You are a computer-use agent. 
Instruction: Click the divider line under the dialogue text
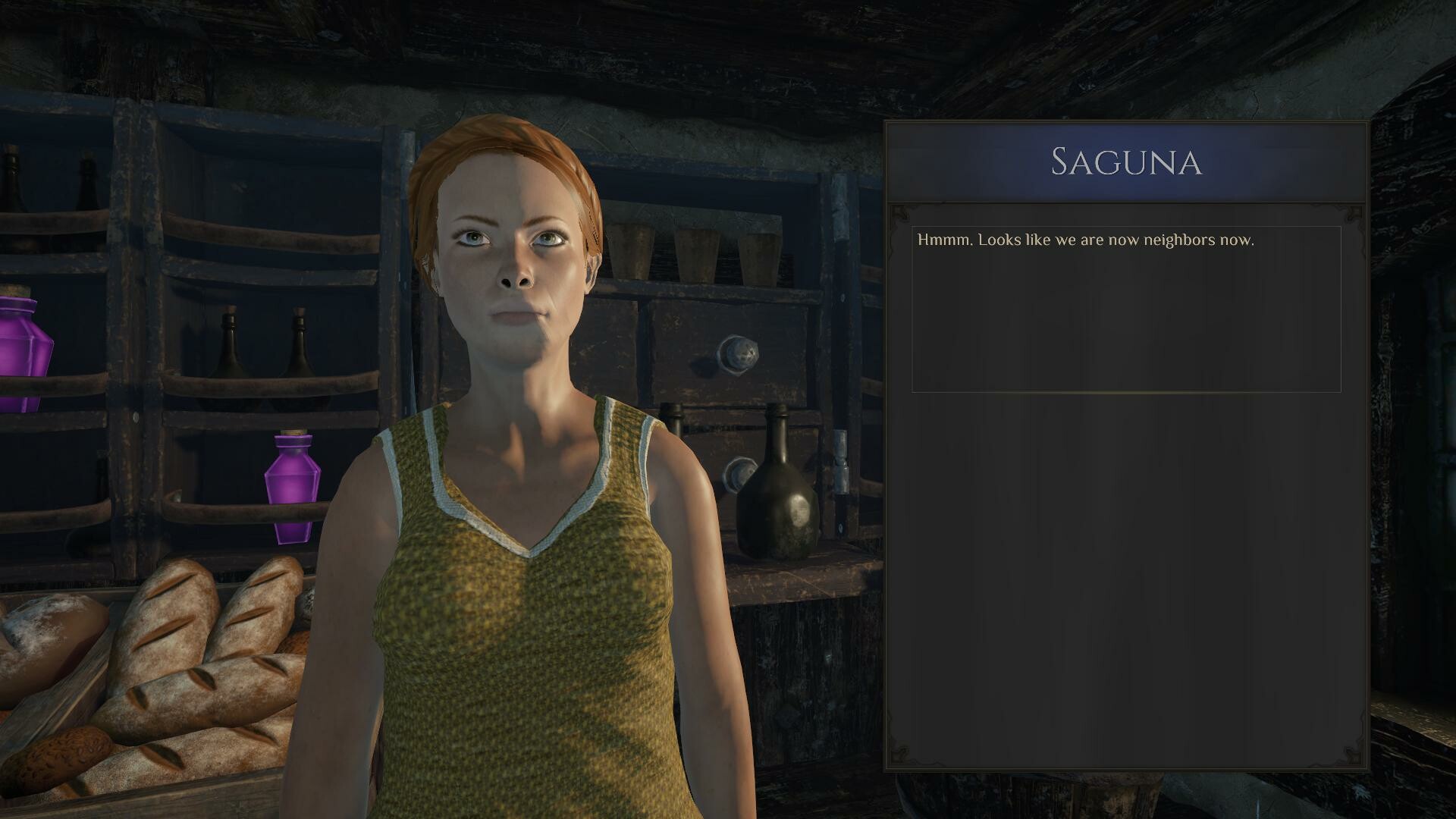tap(1122, 393)
